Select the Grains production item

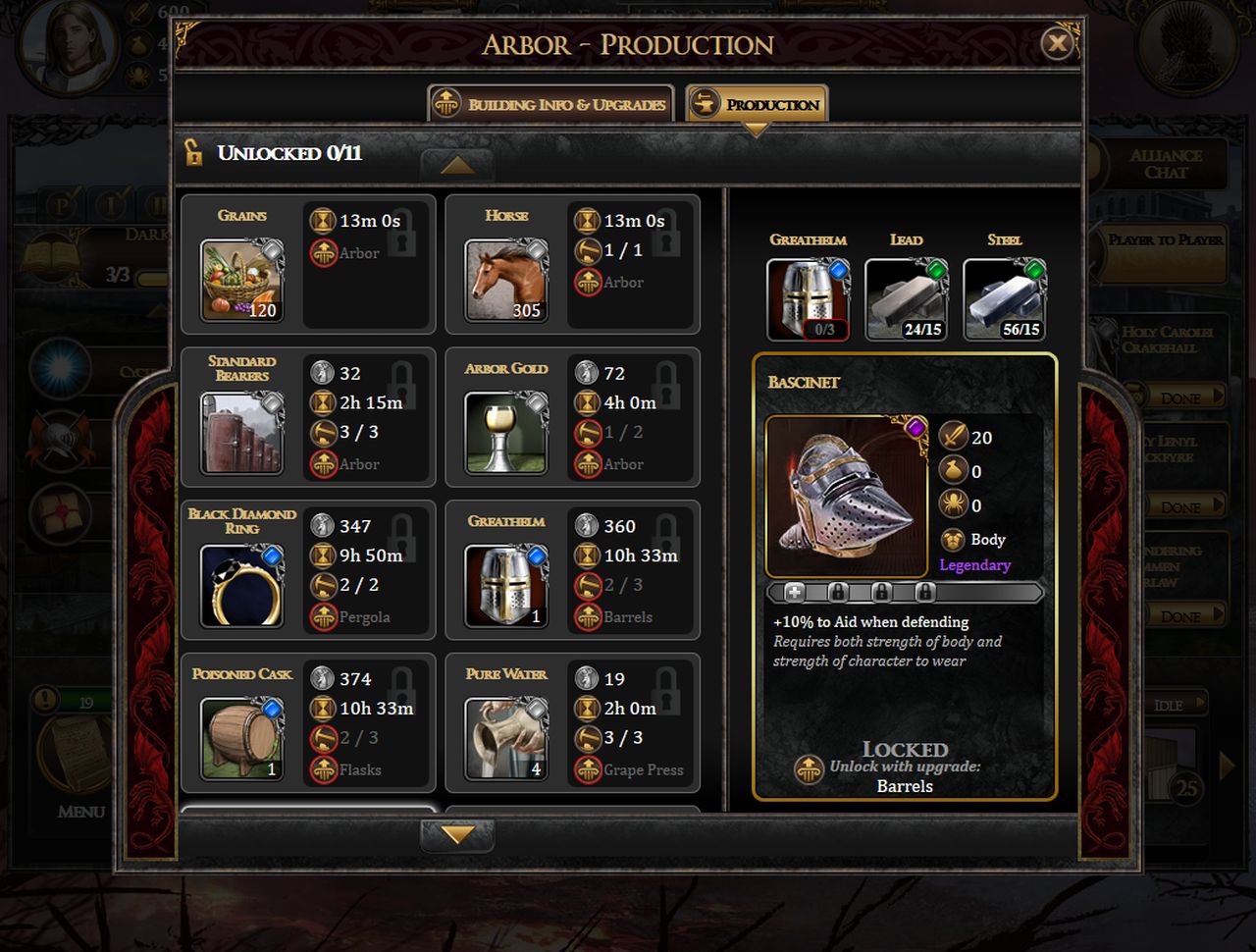[241, 282]
